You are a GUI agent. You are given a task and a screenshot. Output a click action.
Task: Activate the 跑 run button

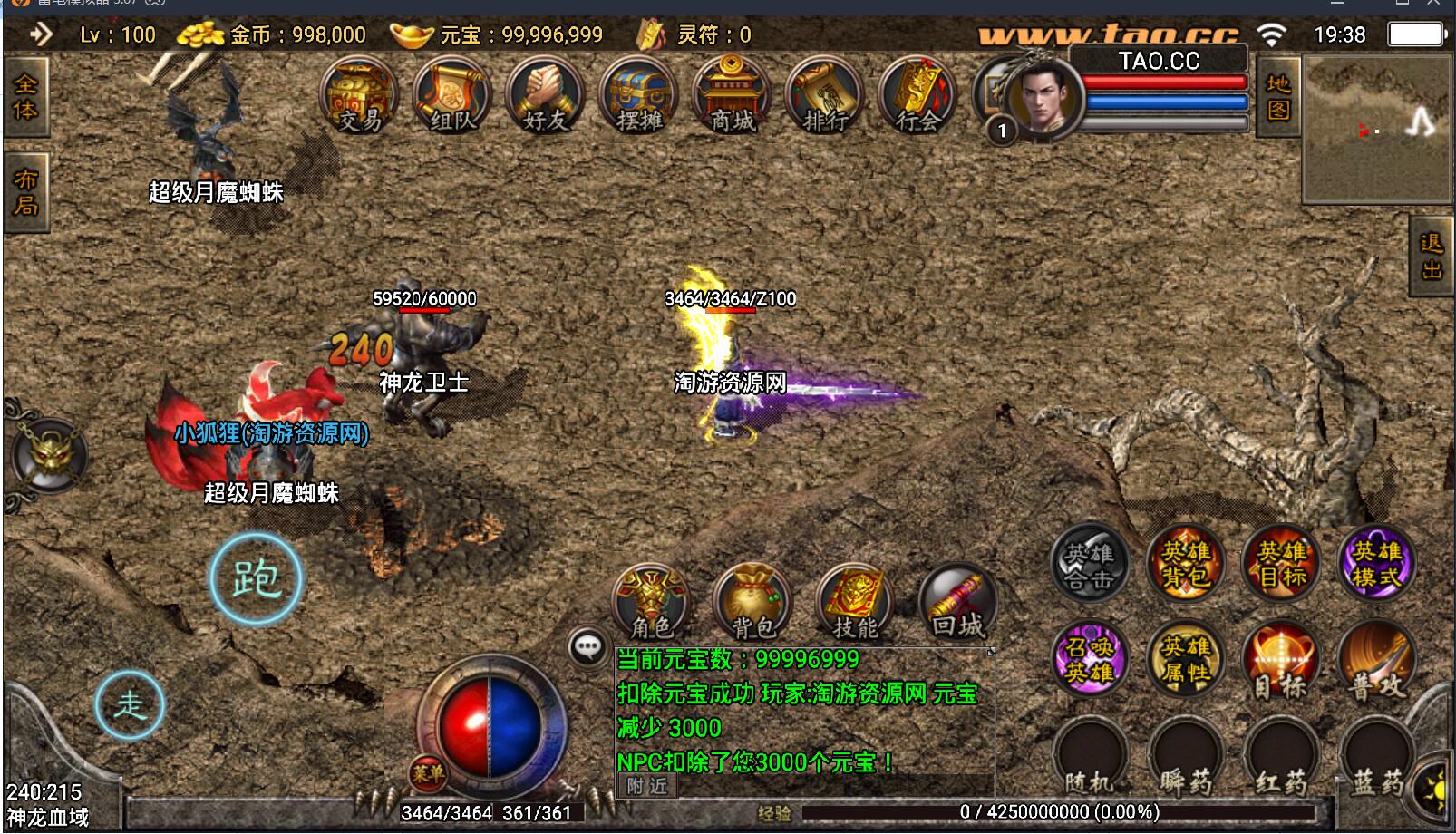(256, 578)
